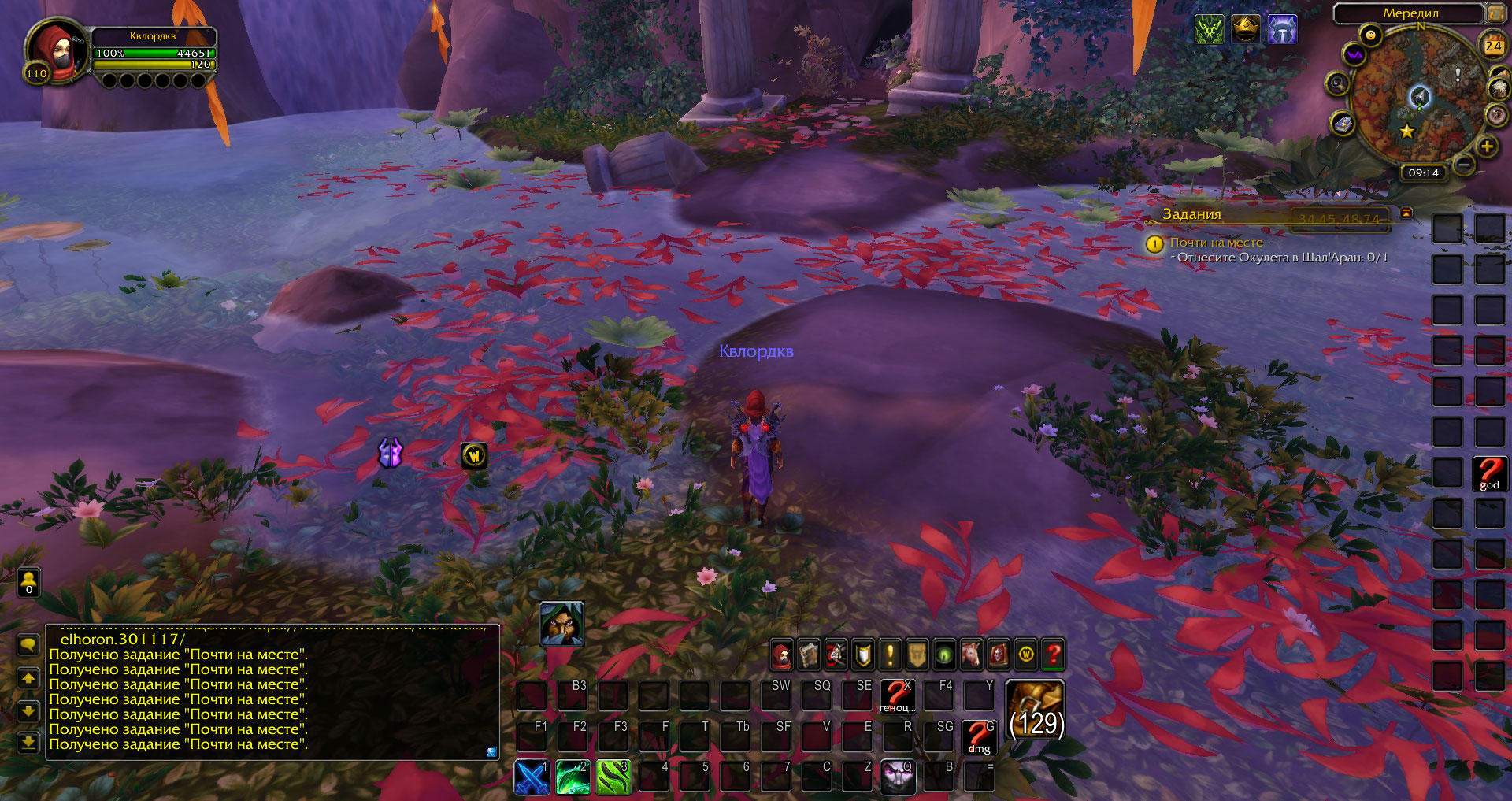
Task: Activate the crossed blue swords ability
Action: 532,777
